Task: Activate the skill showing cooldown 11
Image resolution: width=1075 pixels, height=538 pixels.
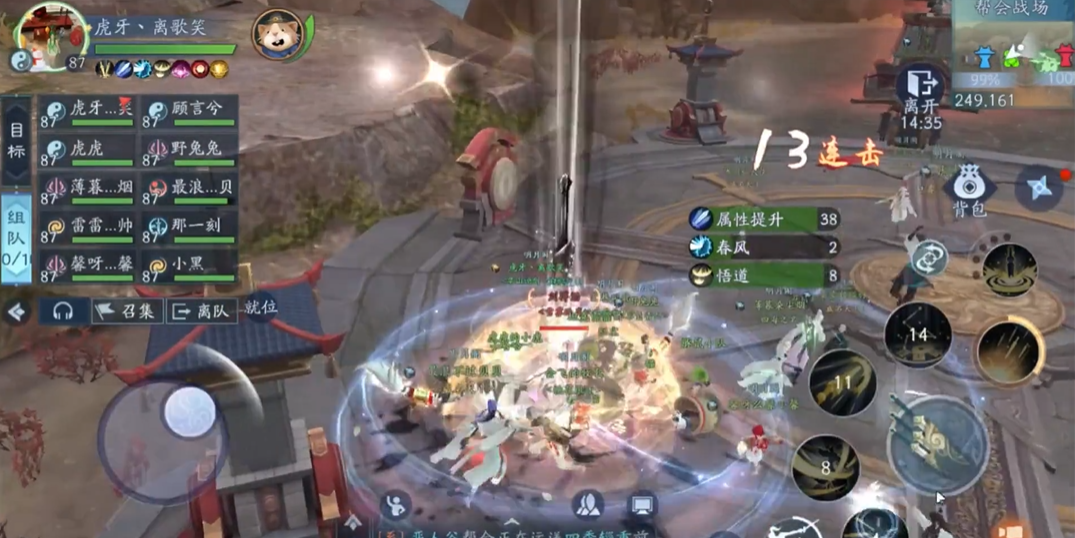Action: 843,382
